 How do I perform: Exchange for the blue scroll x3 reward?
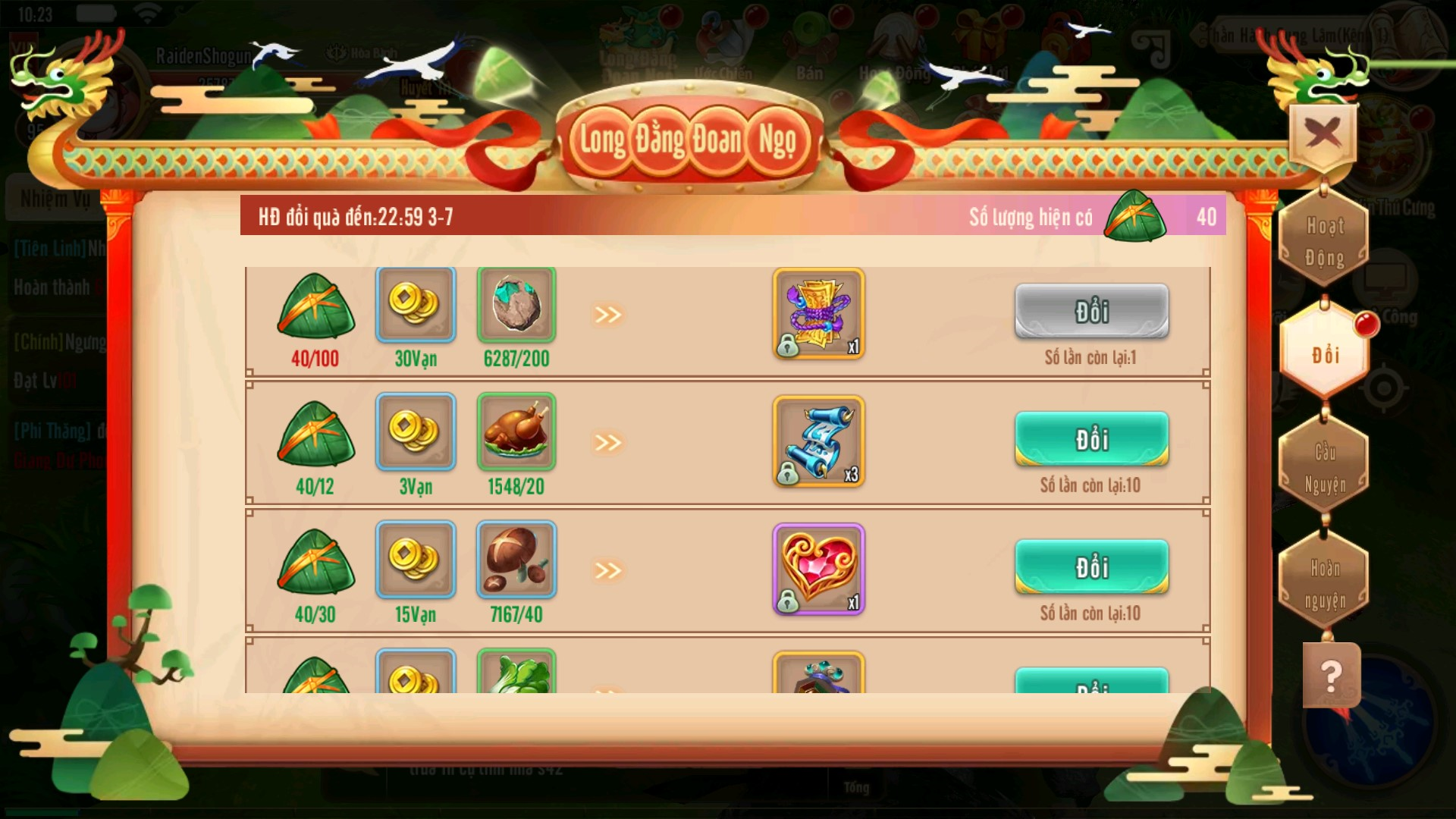tap(1091, 439)
